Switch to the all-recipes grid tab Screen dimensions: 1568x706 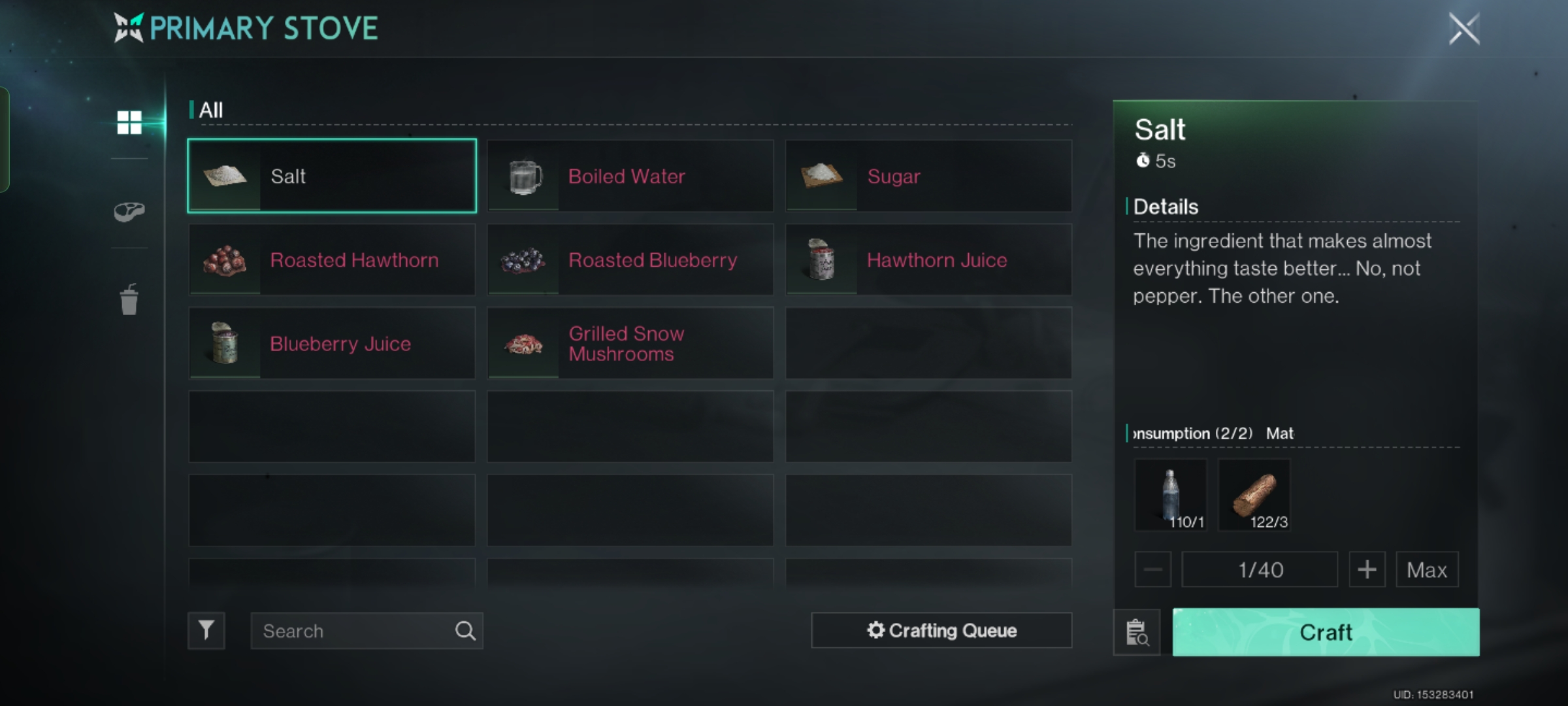(129, 122)
